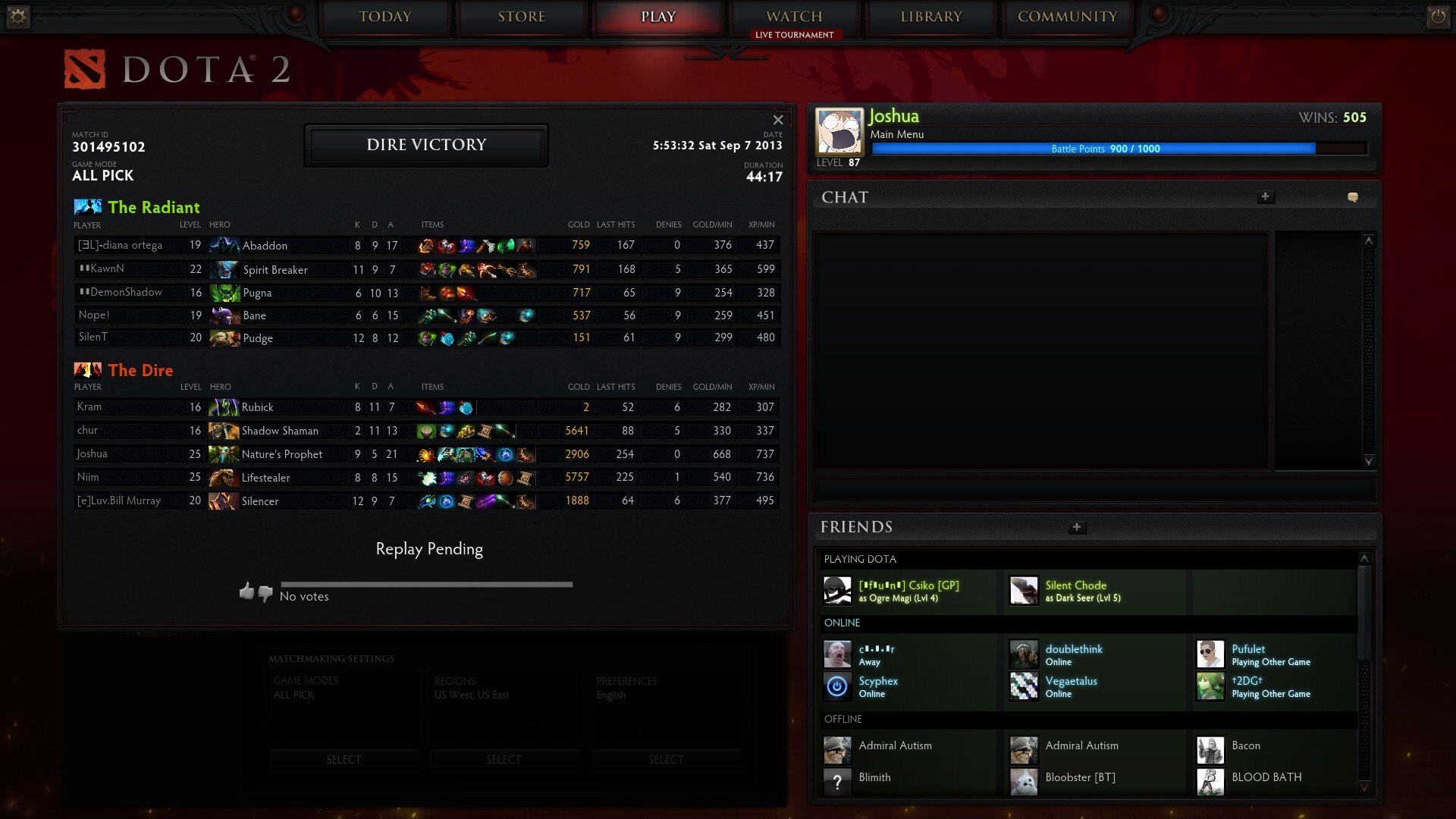
Task: Close the match details panel
Action: 778,120
